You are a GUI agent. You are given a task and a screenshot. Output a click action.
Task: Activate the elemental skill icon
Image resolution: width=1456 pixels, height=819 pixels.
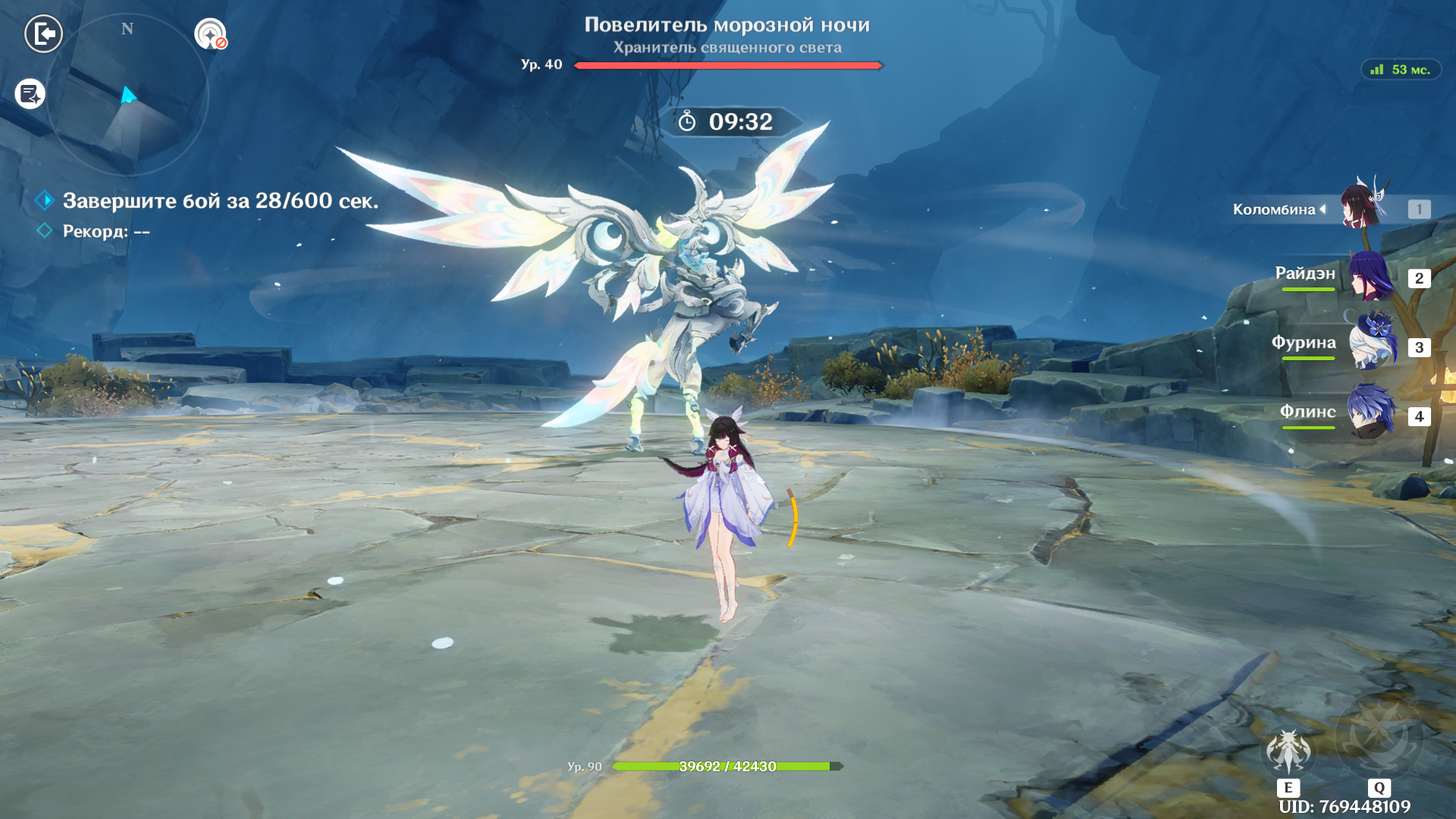pyautogui.click(x=1288, y=752)
